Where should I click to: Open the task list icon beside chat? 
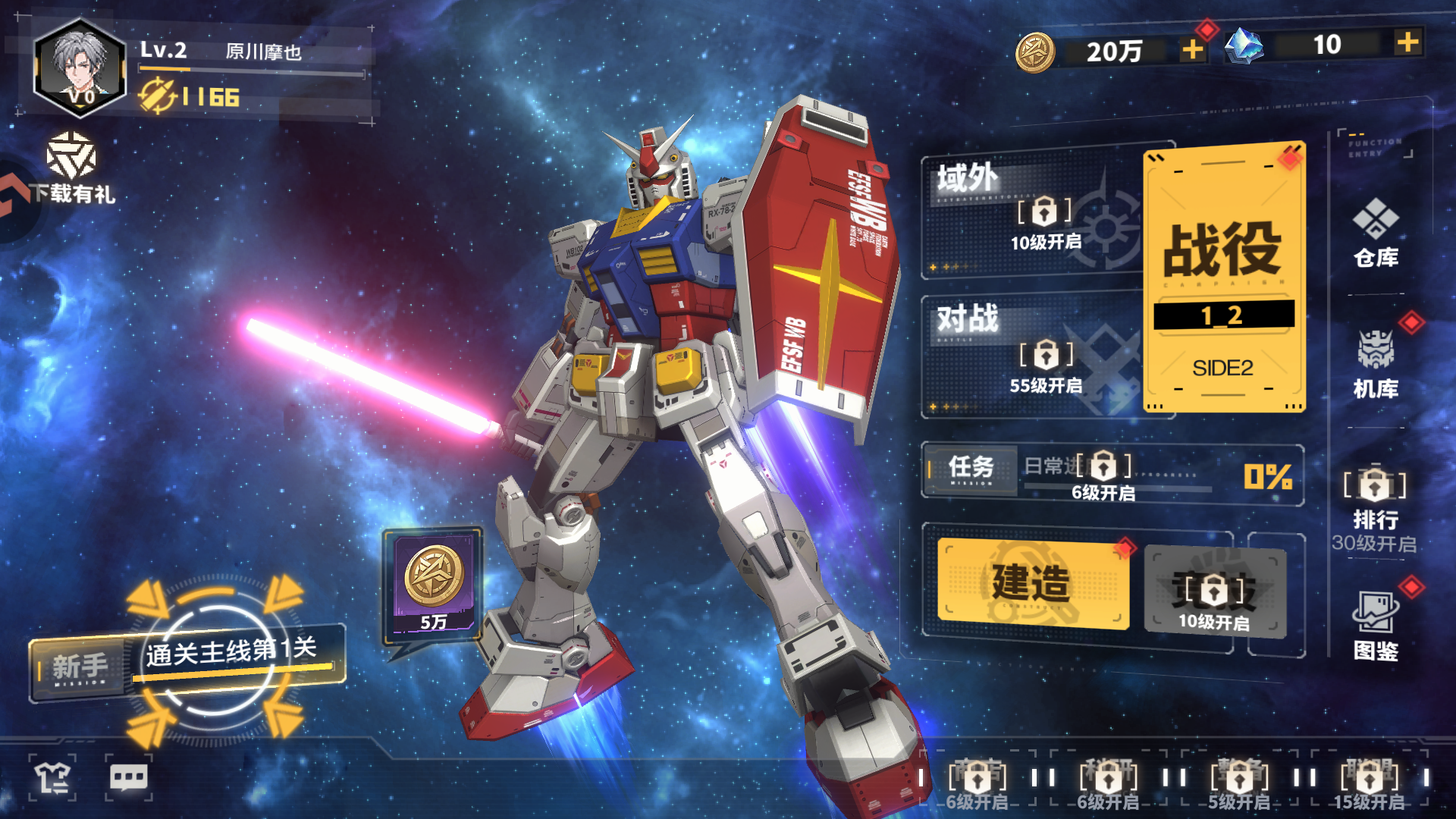click(52, 777)
